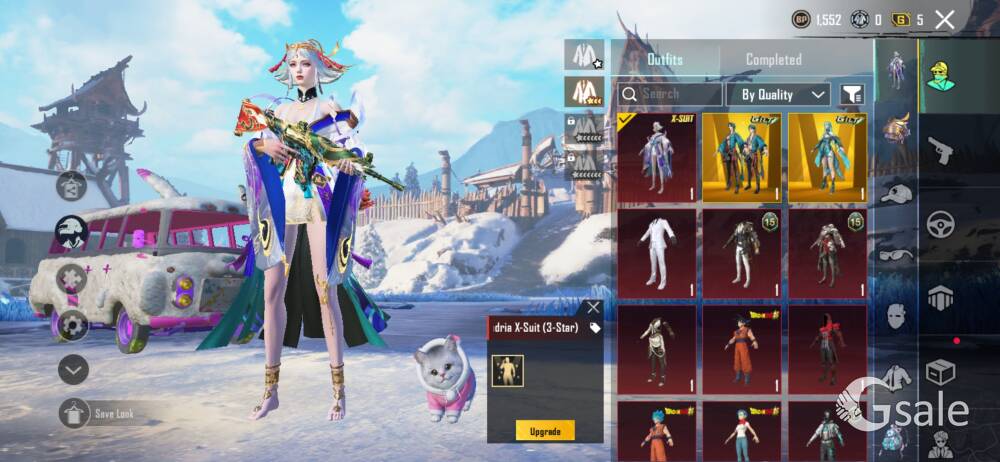Select the equipped X-Suit outfit tile
The width and height of the screenshot is (1000, 462).
click(657, 157)
